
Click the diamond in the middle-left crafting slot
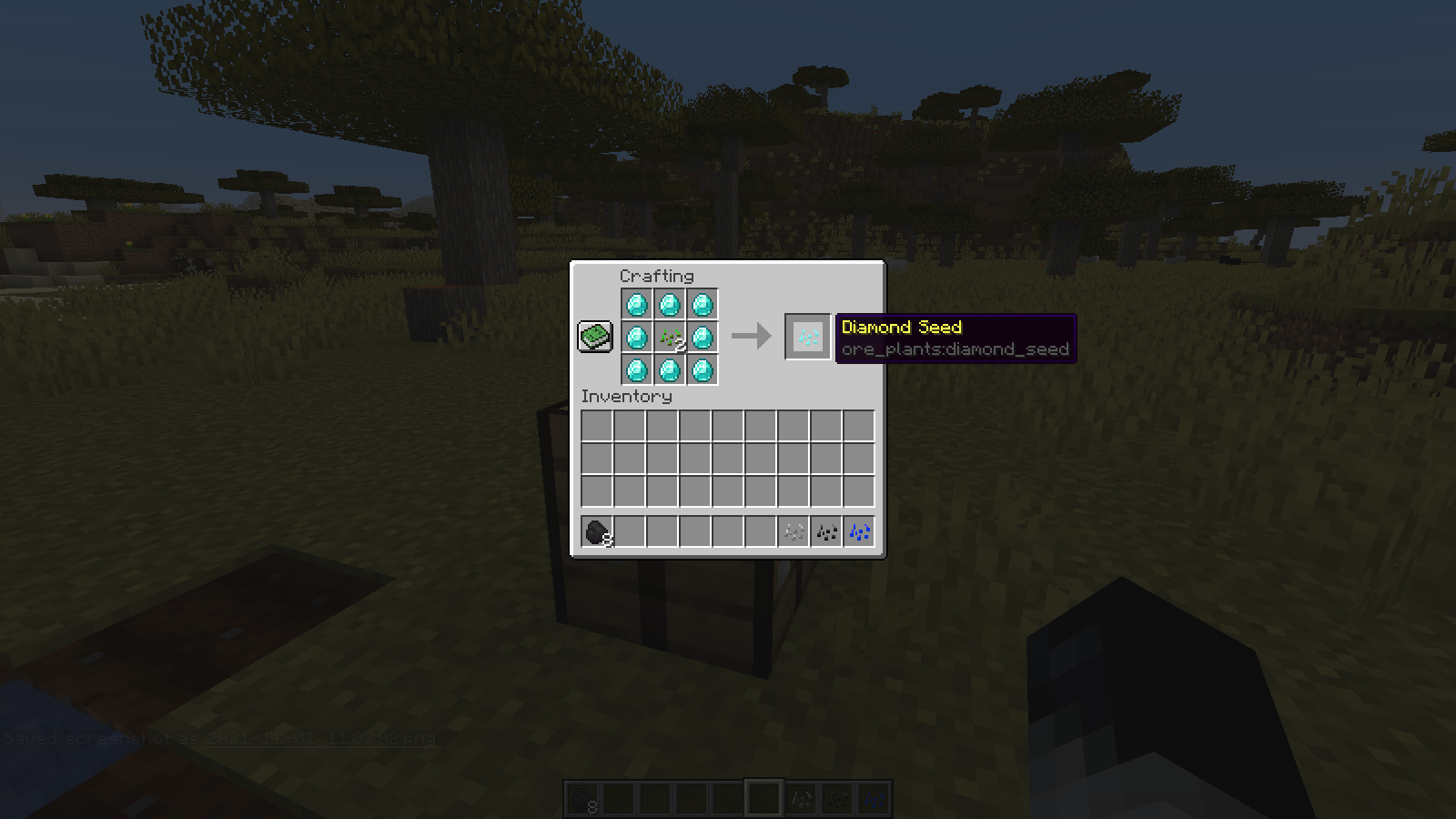click(637, 338)
